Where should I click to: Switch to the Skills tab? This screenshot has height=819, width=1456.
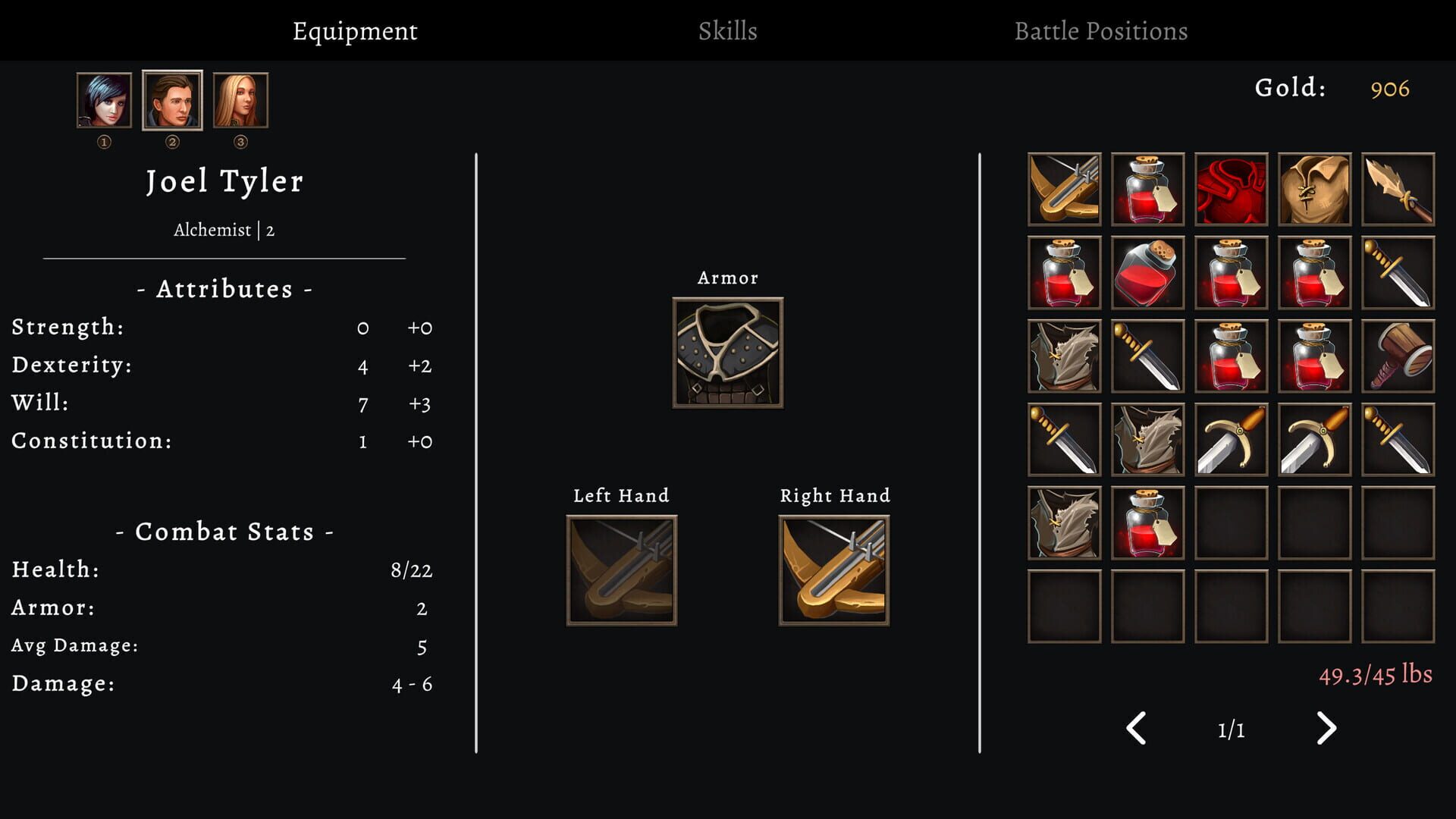point(726,31)
